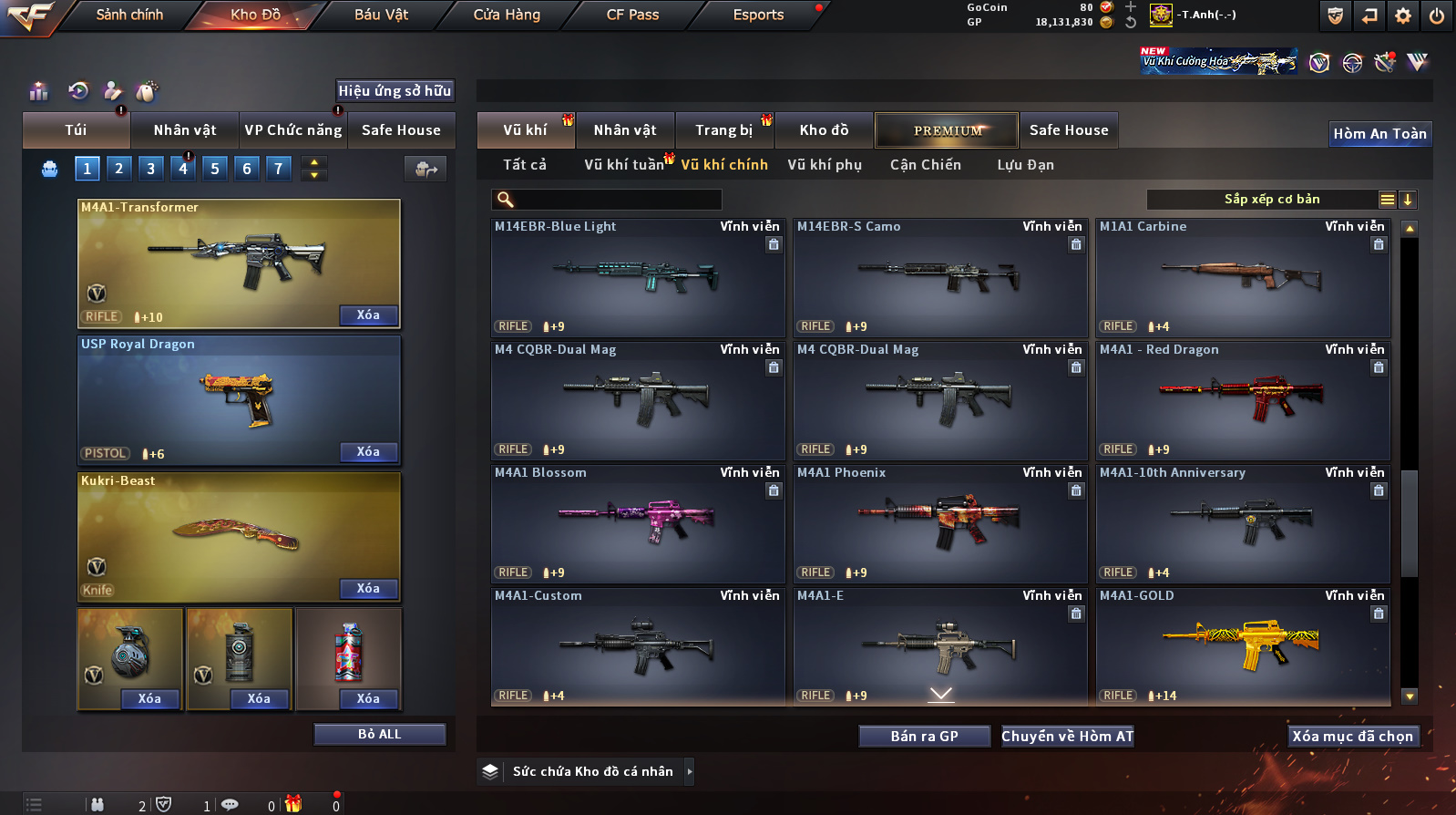This screenshot has width=1456, height=815.
Task: Switch to the PREMIUM tab
Action: click(948, 130)
